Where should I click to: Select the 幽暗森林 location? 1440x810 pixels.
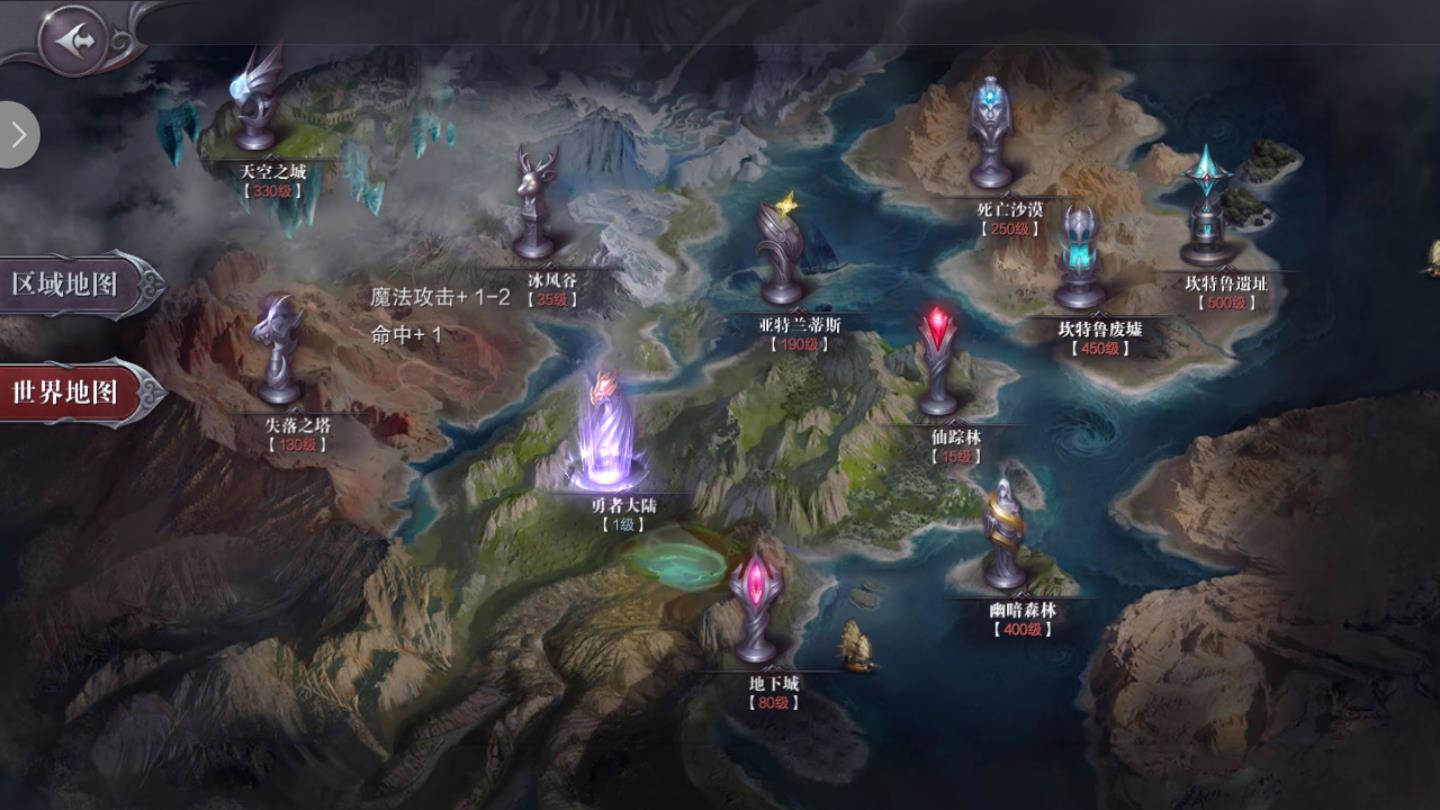pyautogui.click(x=1005, y=537)
